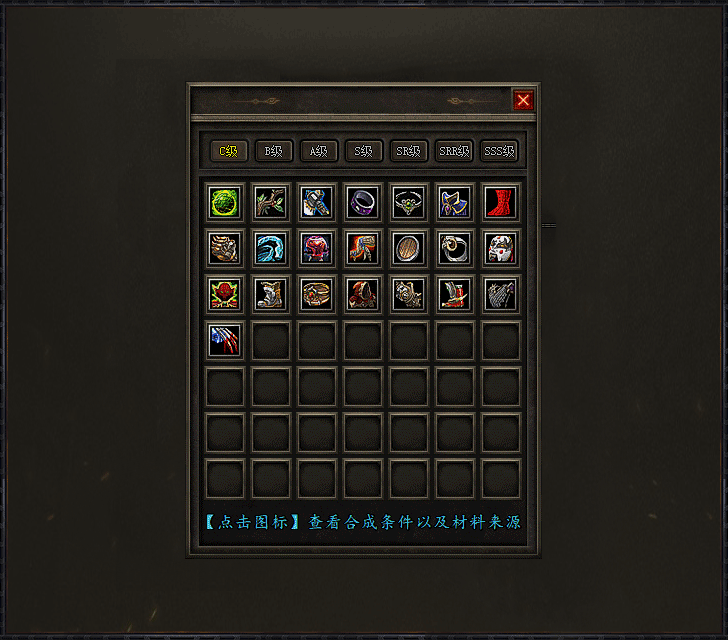Switch to the C级 tab
Viewport: 728px width, 640px height.
(229, 151)
